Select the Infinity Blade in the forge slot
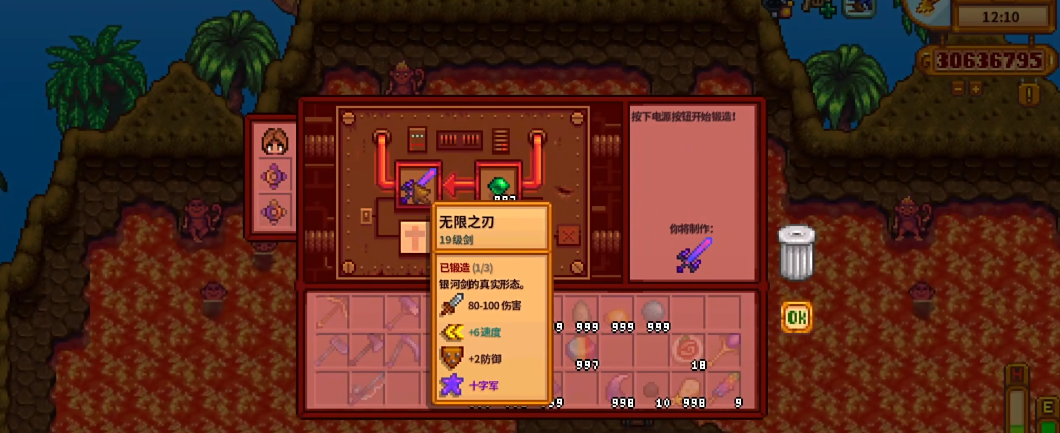This screenshot has width=1060, height=433. tap(418, 185)
